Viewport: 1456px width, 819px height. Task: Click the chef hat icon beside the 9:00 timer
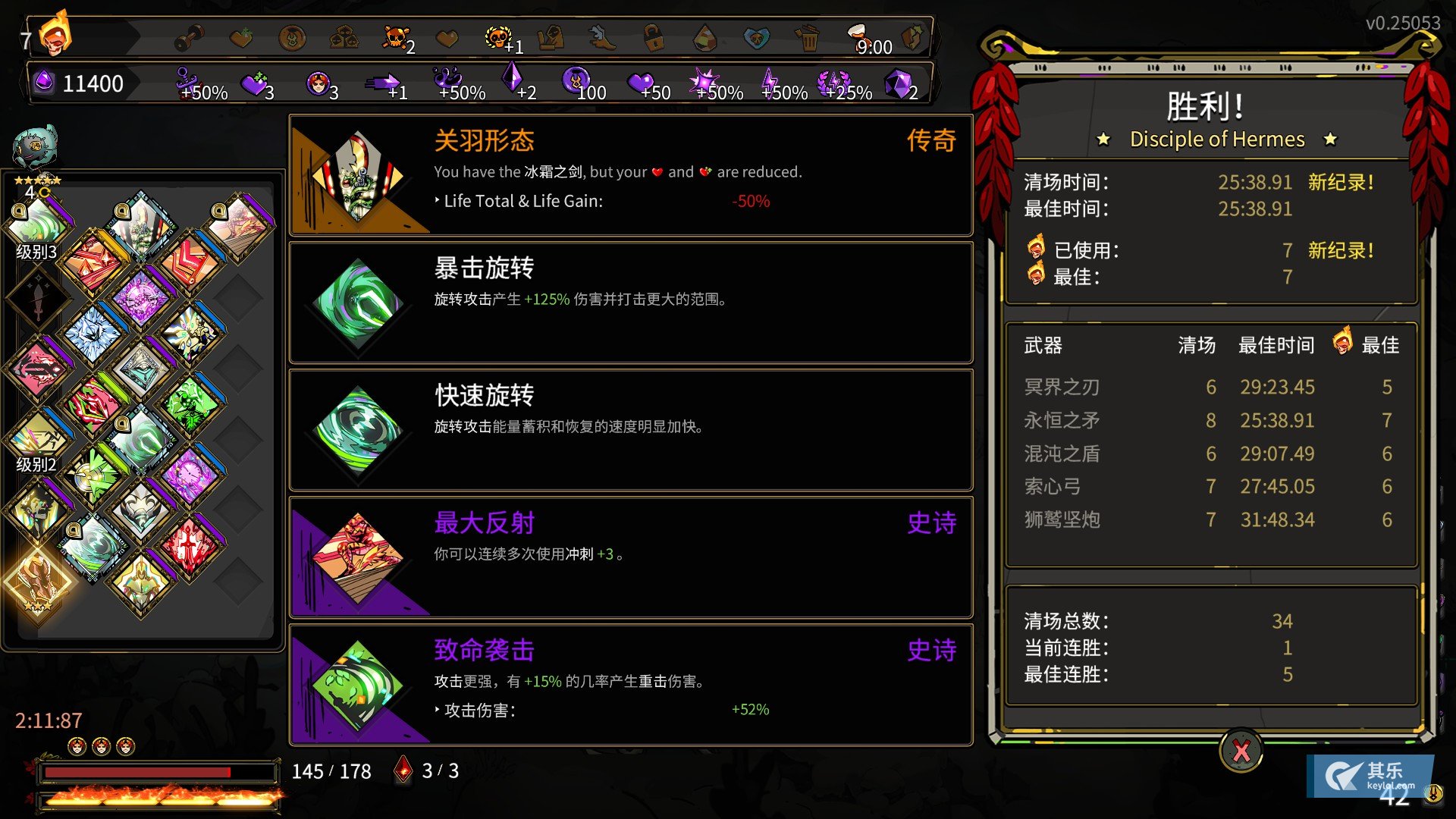[x=855, y=34]
